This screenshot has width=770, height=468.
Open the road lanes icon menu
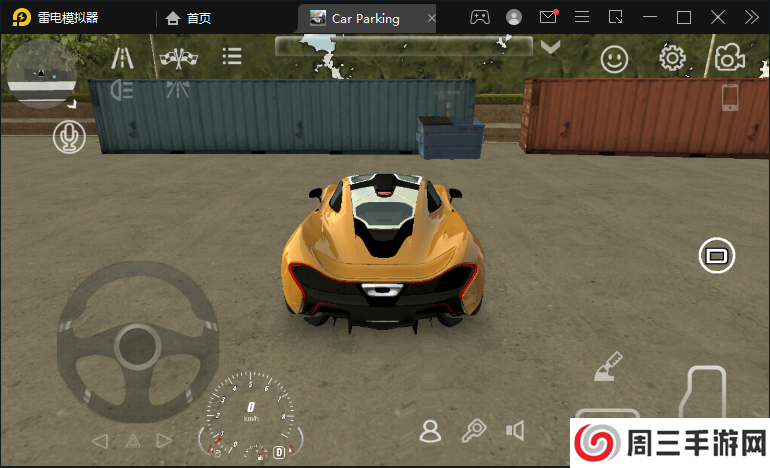pyautogui.click(x=123, y=58)
